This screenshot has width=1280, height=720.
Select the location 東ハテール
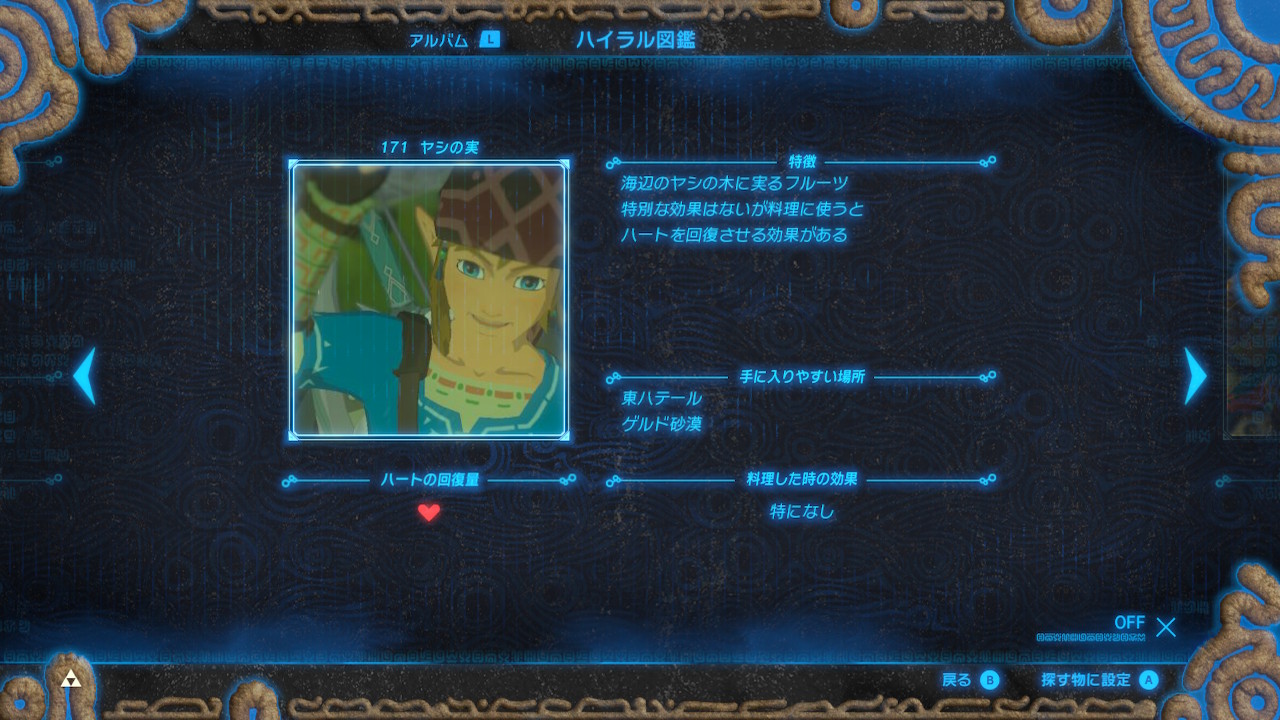point(664,398)
